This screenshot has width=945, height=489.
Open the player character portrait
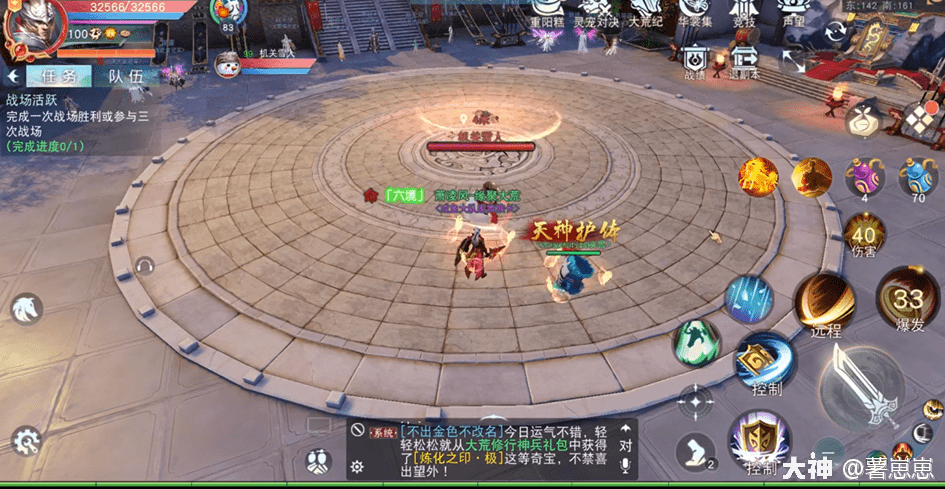32,24
